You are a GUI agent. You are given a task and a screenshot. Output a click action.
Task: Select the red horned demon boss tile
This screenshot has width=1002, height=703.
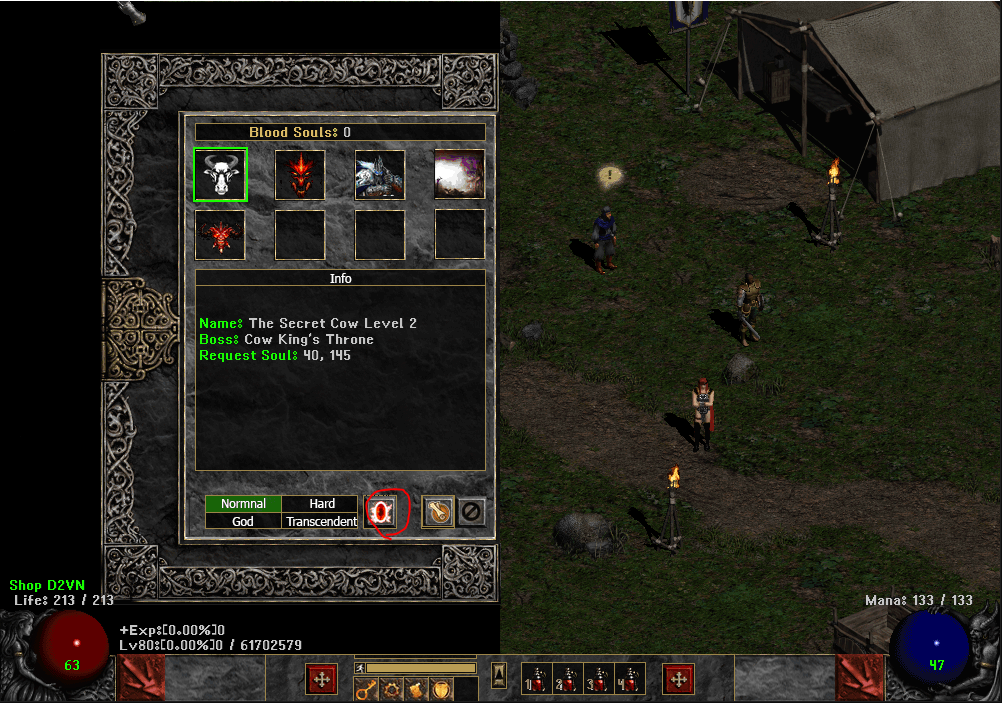click(x=220, y=235)
